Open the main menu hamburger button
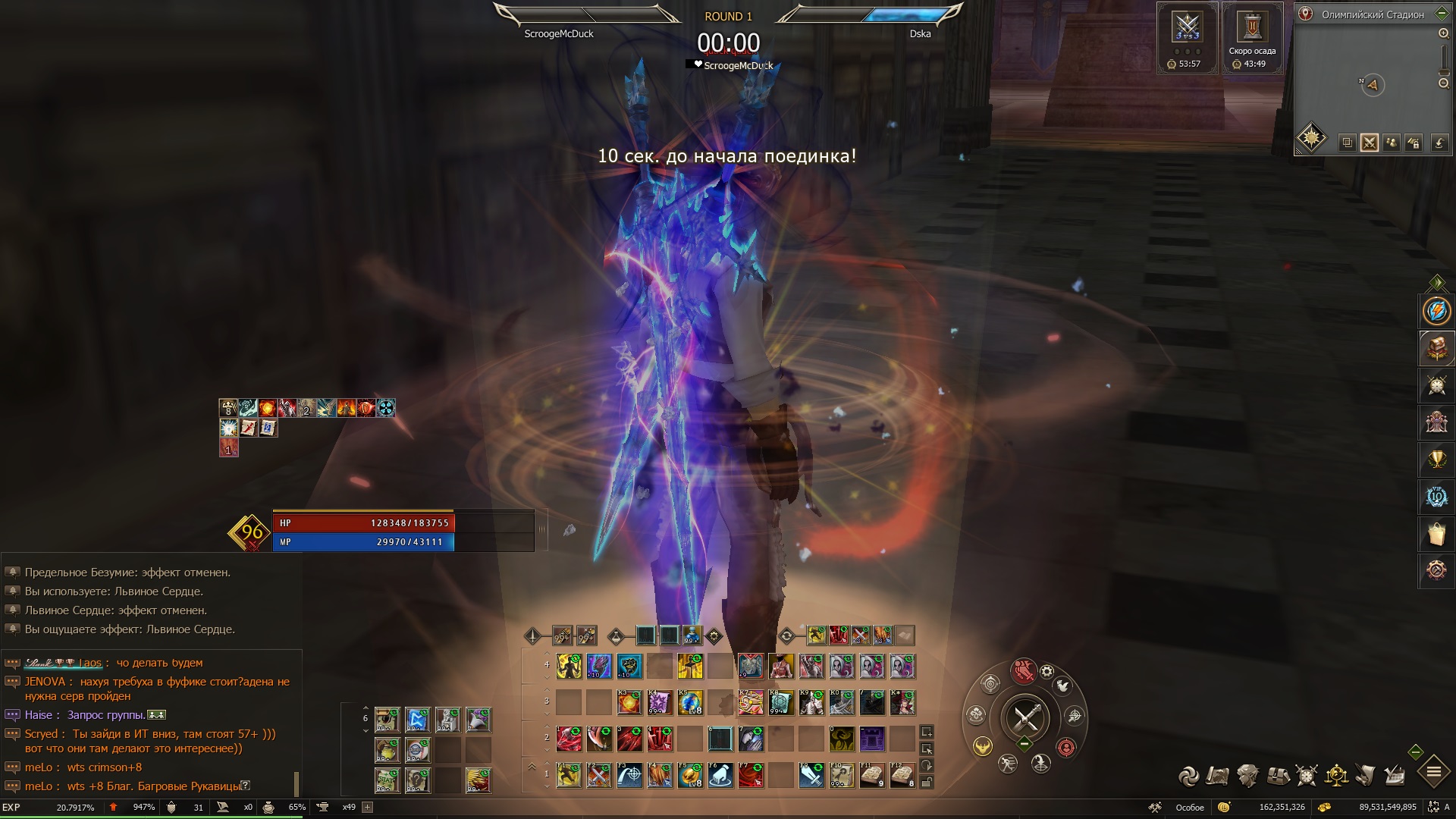This screenshot has height=819, width=1456. click(1433, 773)
